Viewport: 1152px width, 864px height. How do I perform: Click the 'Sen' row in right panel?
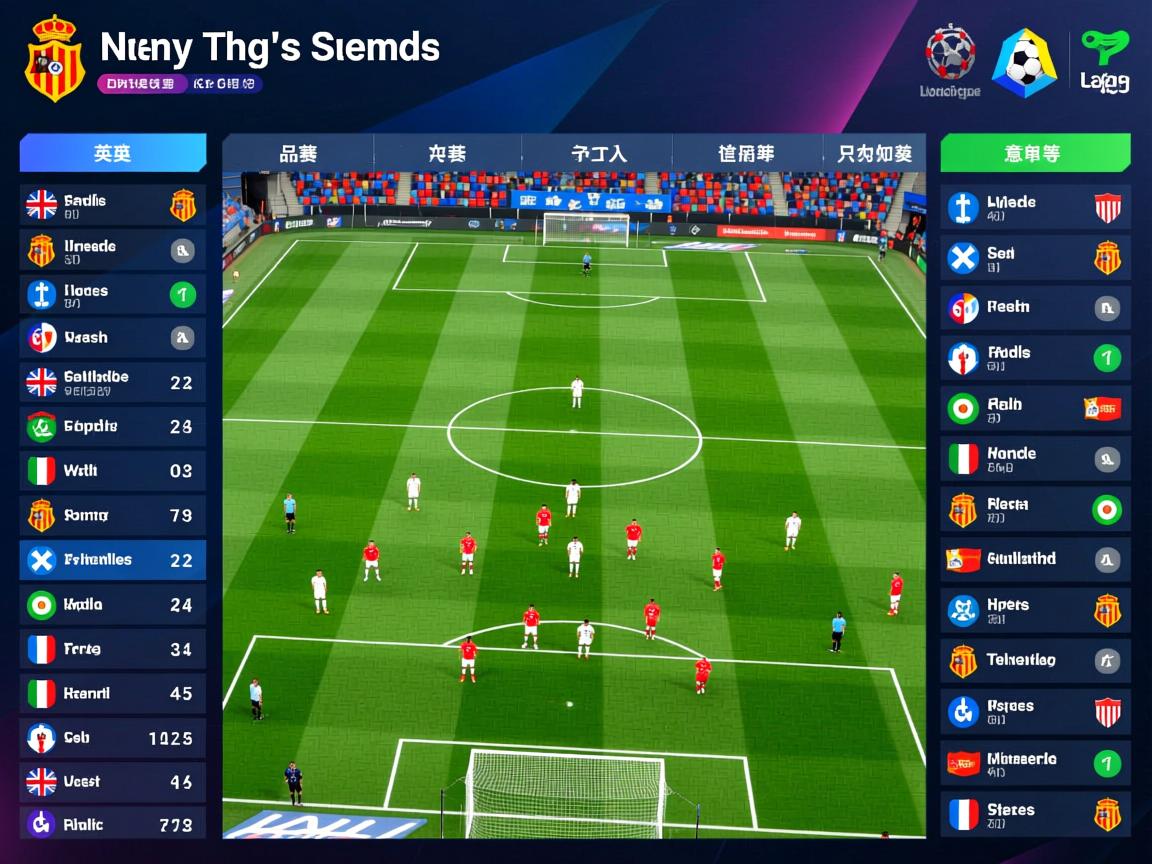click(1035, 258)
